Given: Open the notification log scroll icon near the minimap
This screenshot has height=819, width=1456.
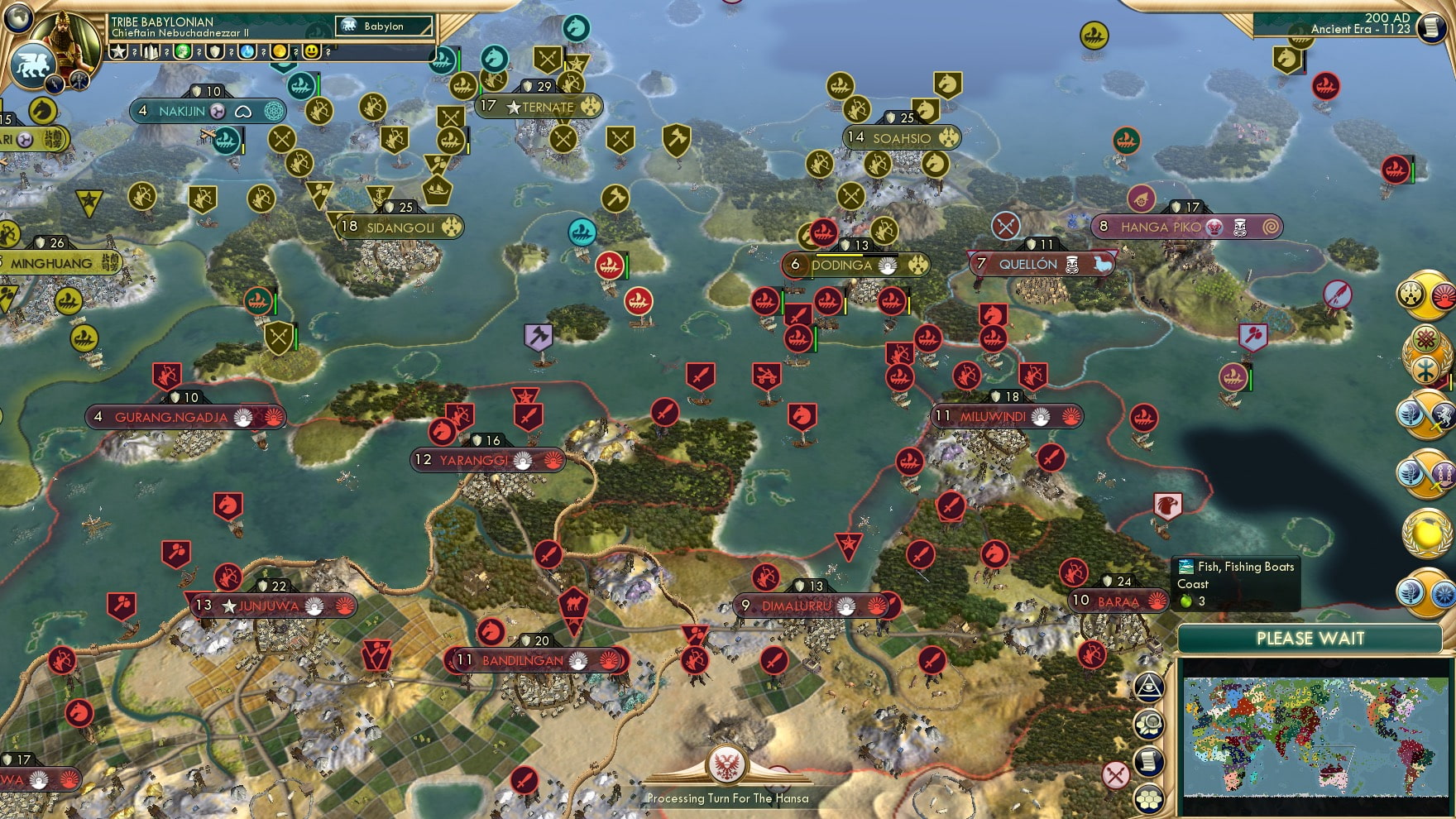Looking at the screenshot, I should tap(1147, 760).
